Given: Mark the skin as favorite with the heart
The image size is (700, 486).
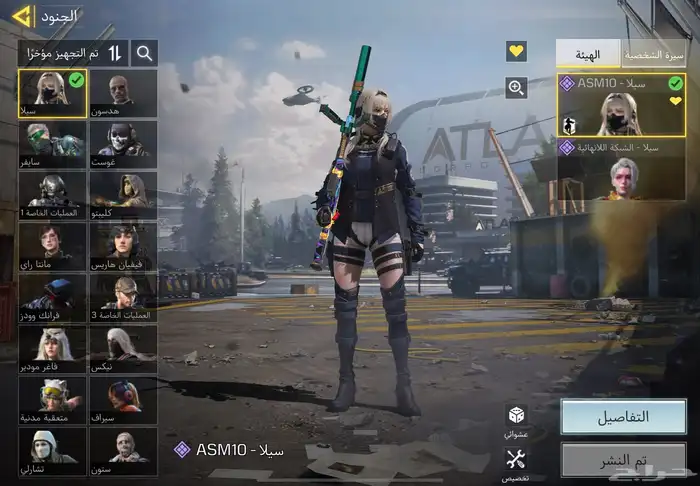Looking at the screenshot, I should [516, 51].
